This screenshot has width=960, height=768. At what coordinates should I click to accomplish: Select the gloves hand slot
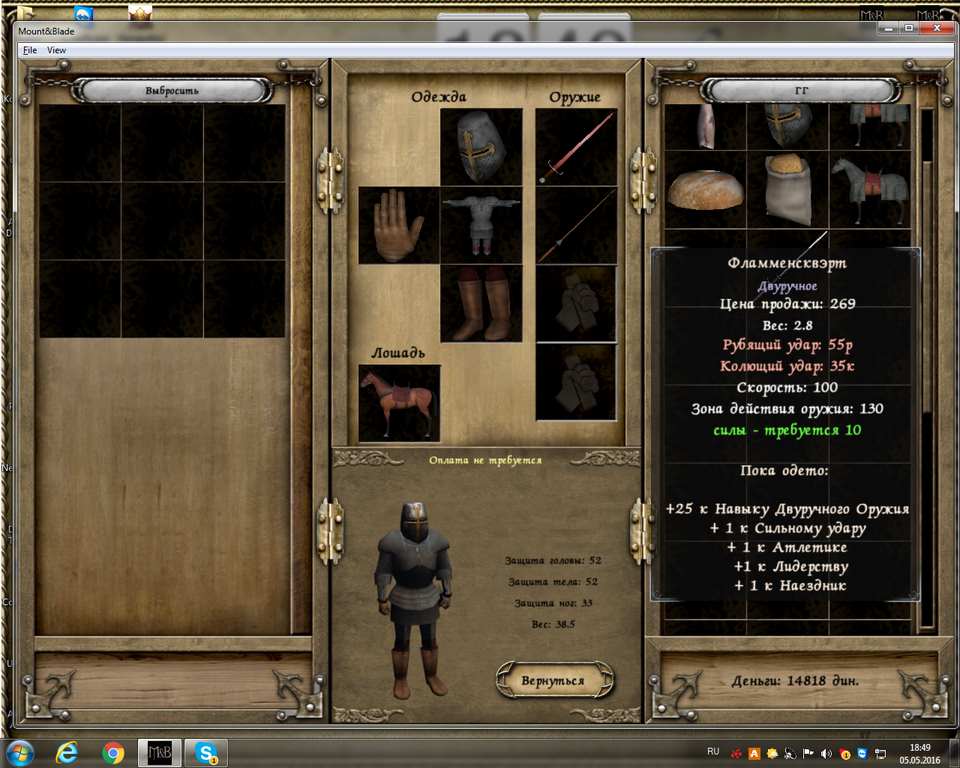tap(398, 226)
